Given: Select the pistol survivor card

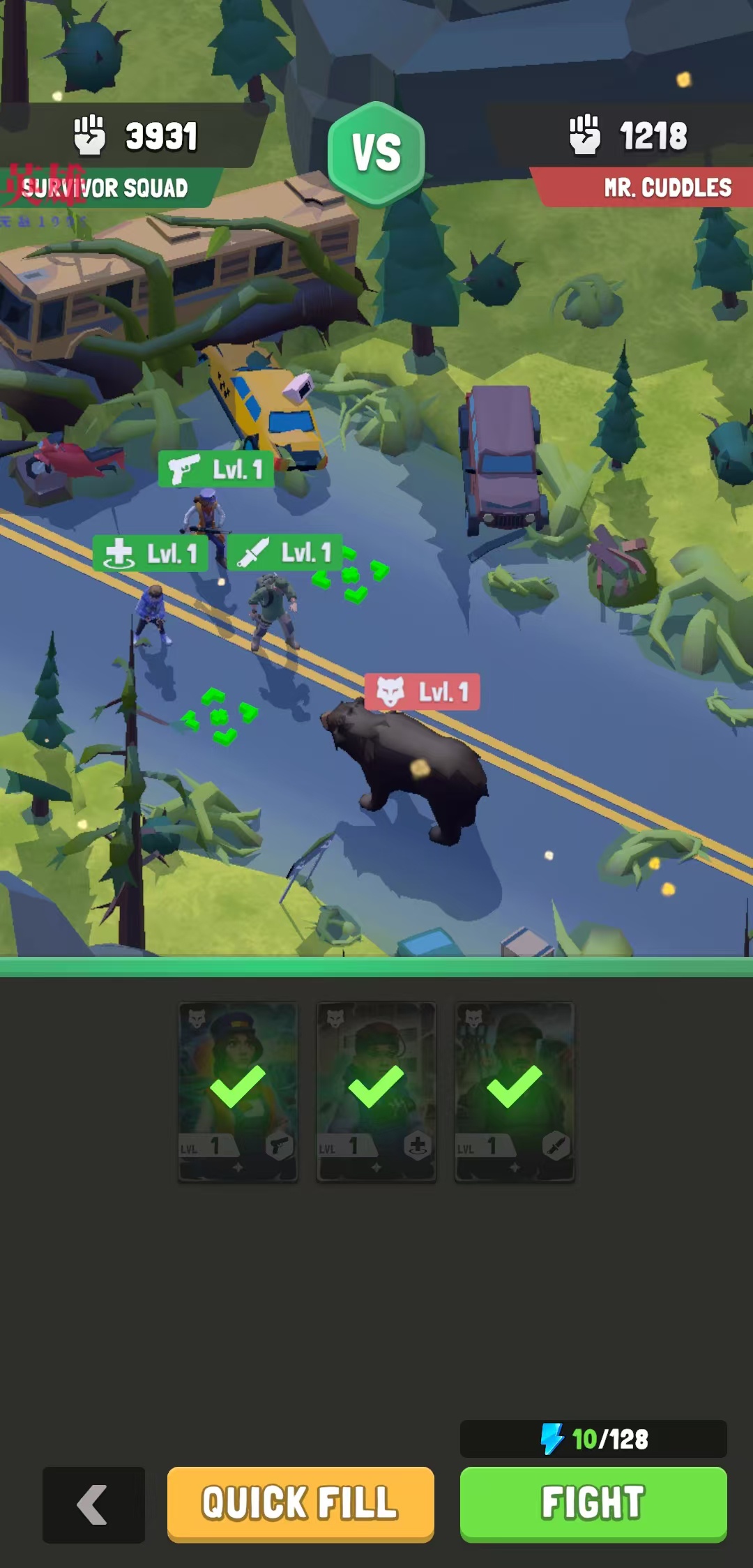Looking at the screenshot, I should click(x=238, y=1091).
